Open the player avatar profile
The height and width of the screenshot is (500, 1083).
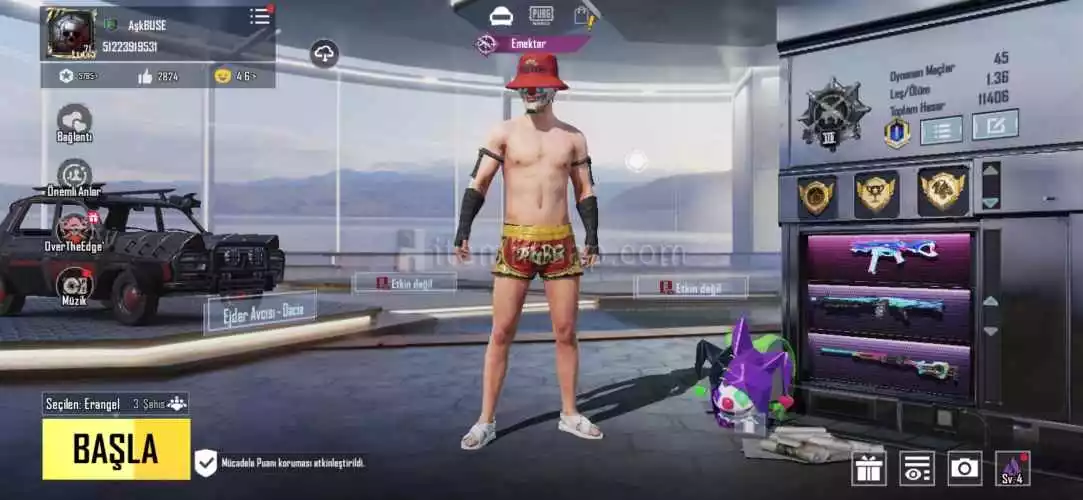[69, 33]
